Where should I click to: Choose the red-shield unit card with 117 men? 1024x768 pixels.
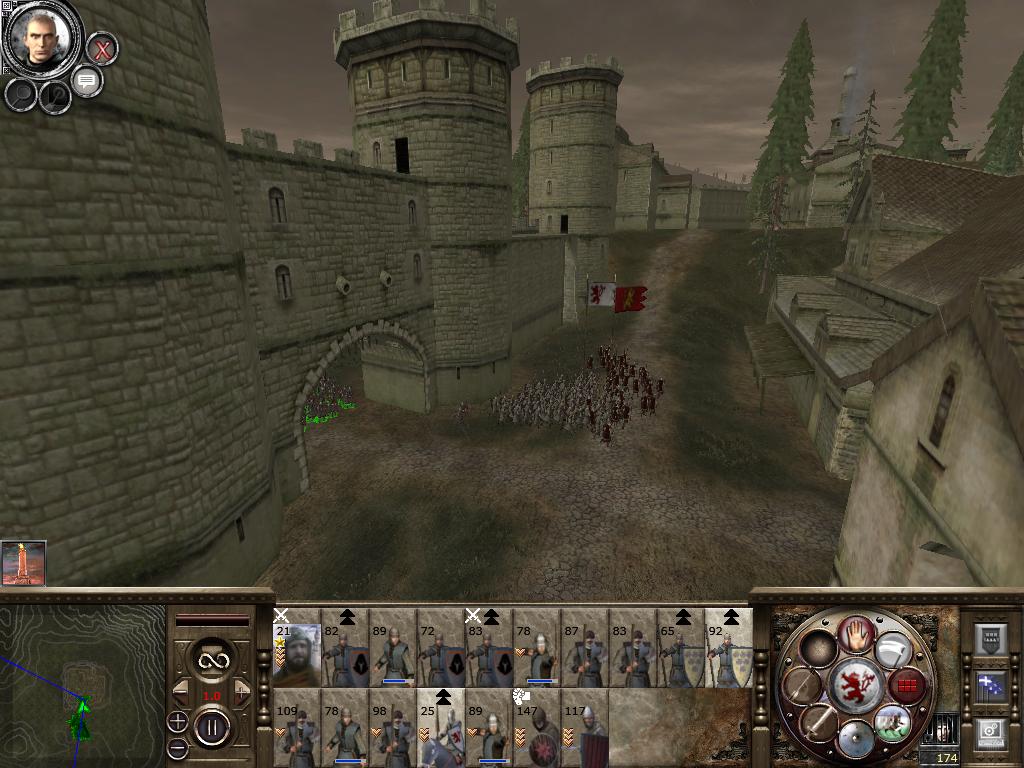click(585, 727)
